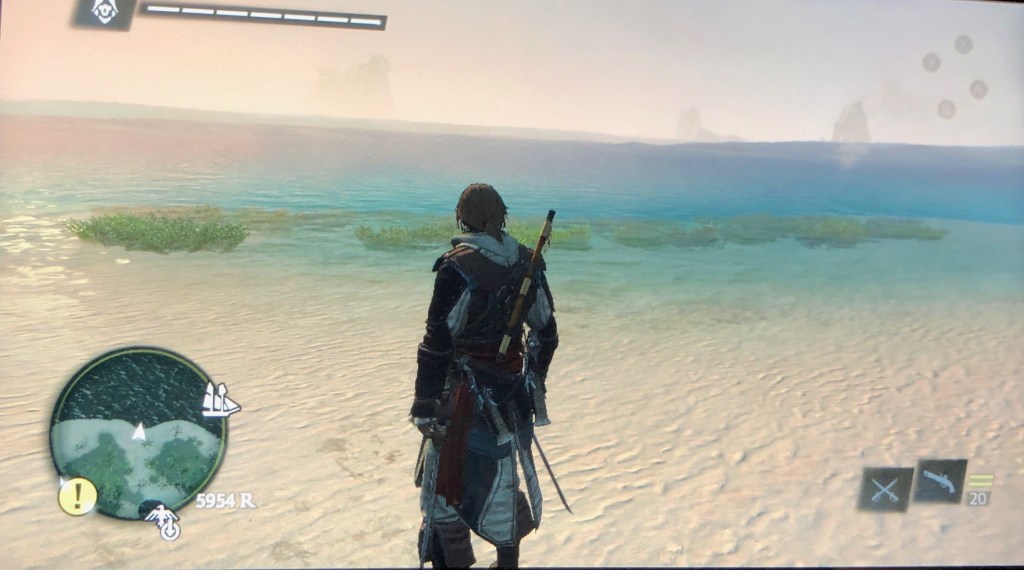Choose the flintlock pistol weapon slot

[x=939, y=482]
